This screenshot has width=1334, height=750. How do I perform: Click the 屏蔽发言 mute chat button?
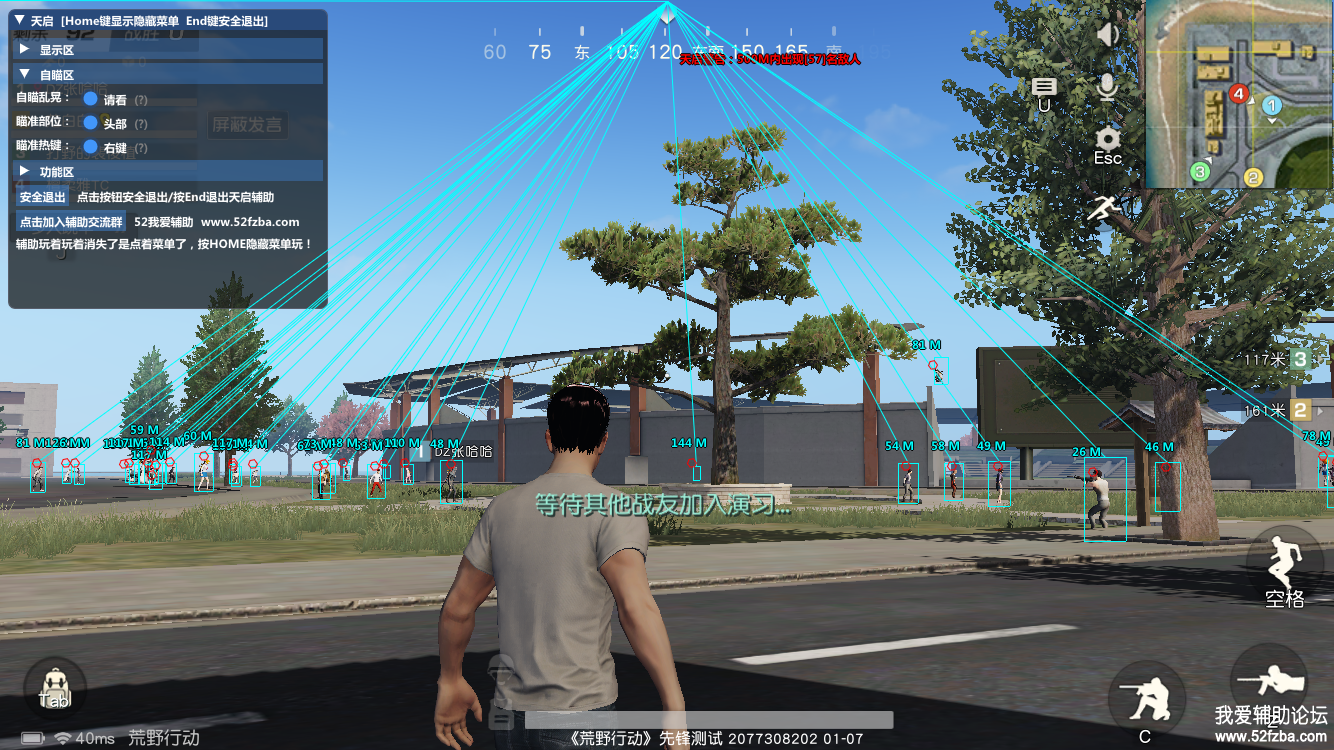click(x=247, y=125)
